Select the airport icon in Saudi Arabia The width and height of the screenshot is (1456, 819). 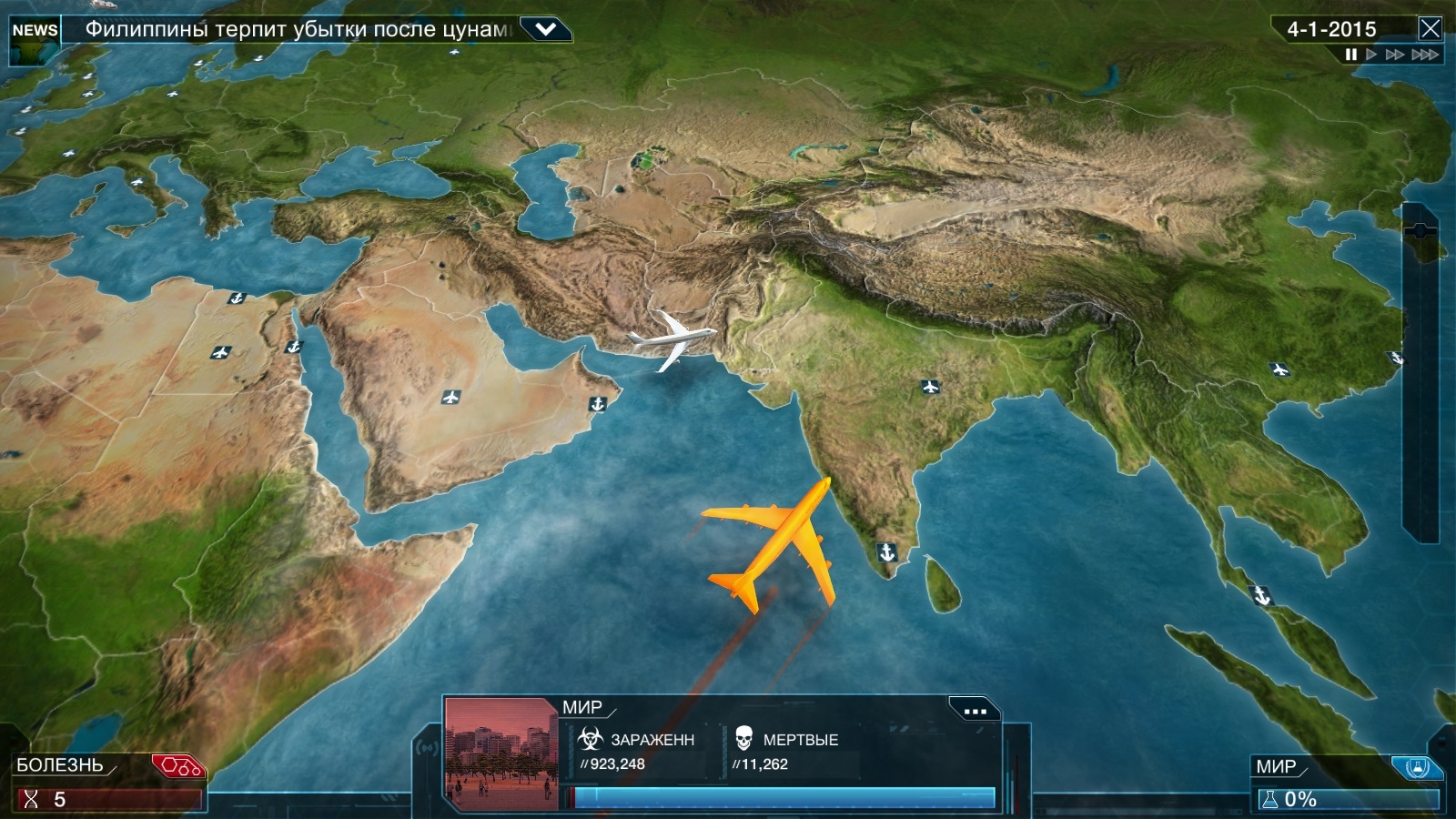pyautogui.click(x=450, y=397)
